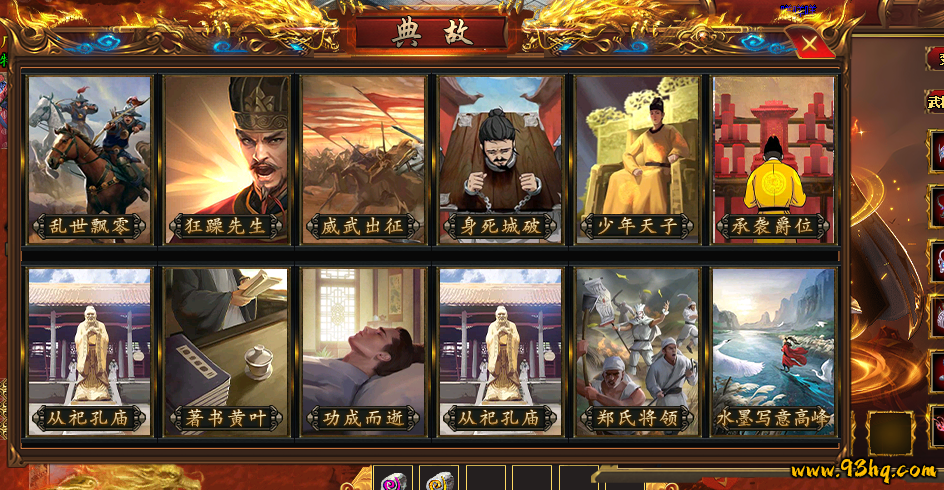The width and height of the screenshot is (944, 490).
Task: Open the 郑氏将领 soldiers card
Action: point(638,351)
